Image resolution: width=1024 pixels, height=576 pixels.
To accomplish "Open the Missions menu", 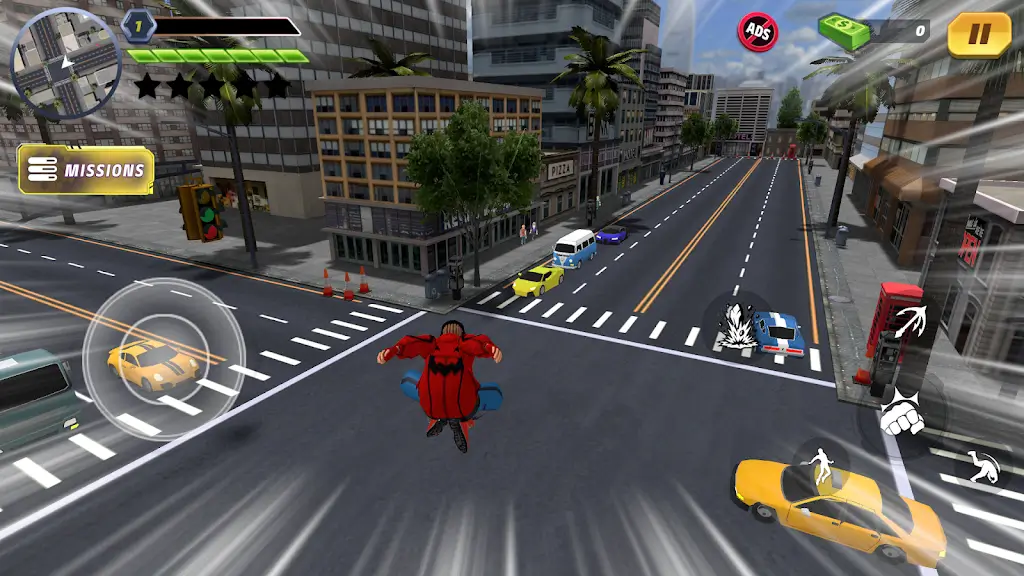I will (x=87, y=170).
